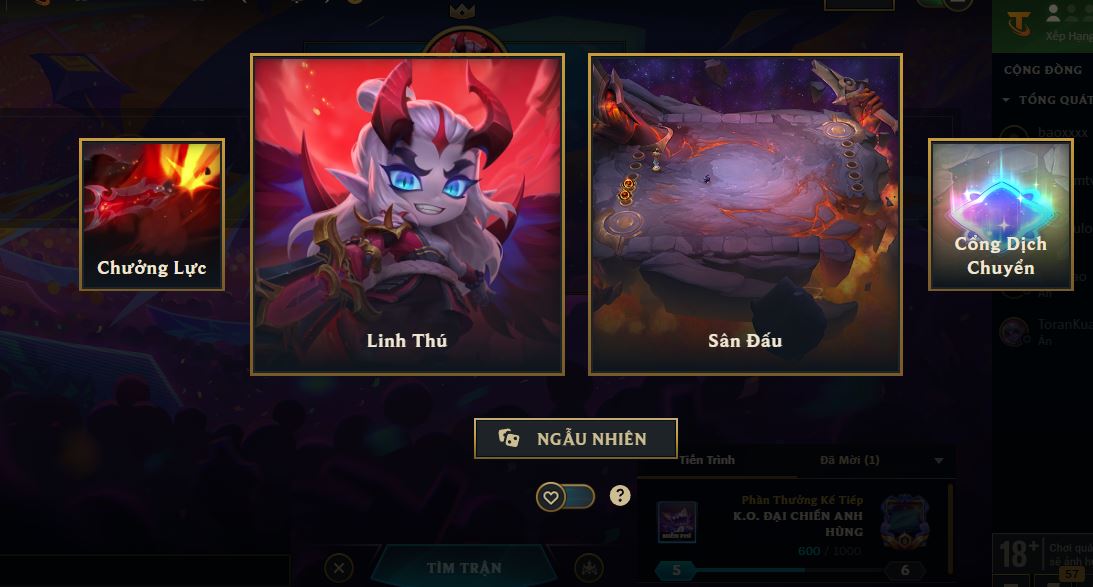Click the Ngẫu Nhiên randomize button
The image size is (1093, 587).
point(576,438)
